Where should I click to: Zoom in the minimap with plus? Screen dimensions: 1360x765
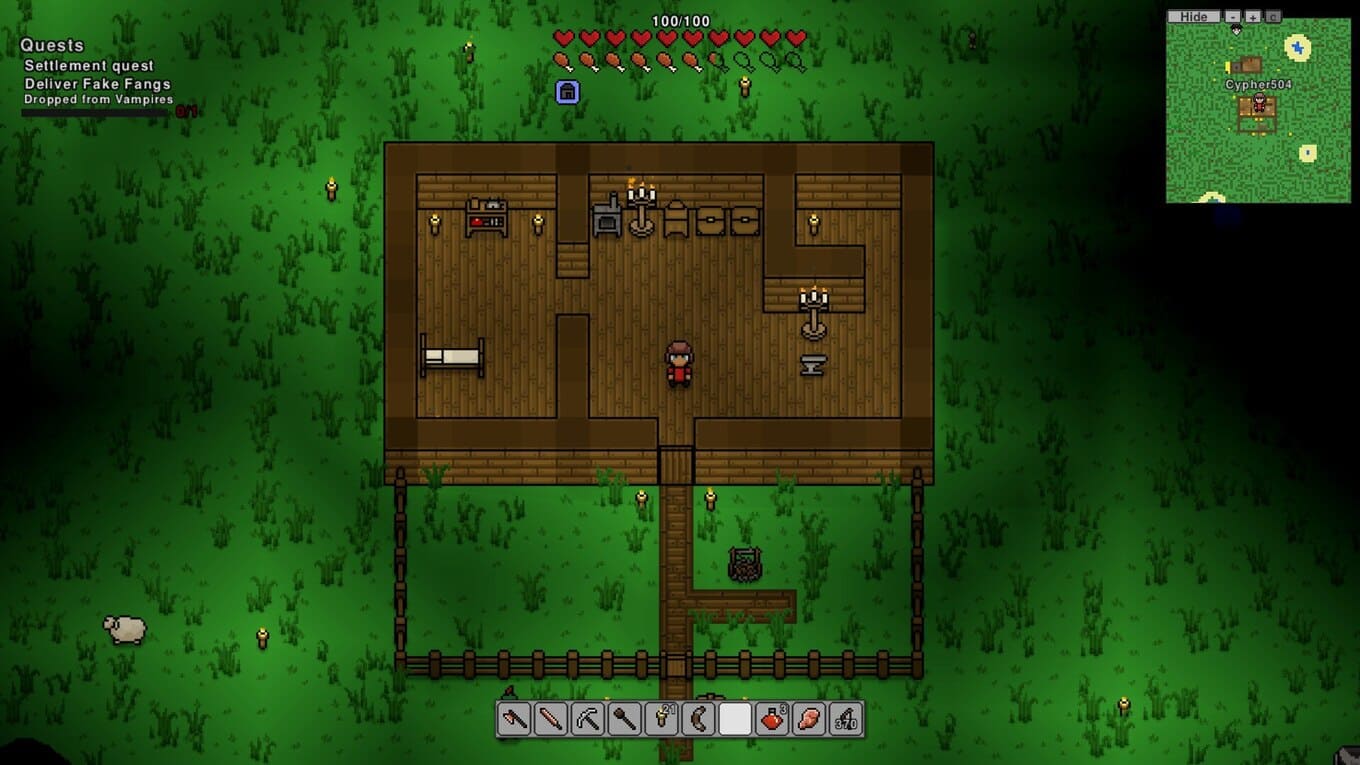tap(1253, 17)
